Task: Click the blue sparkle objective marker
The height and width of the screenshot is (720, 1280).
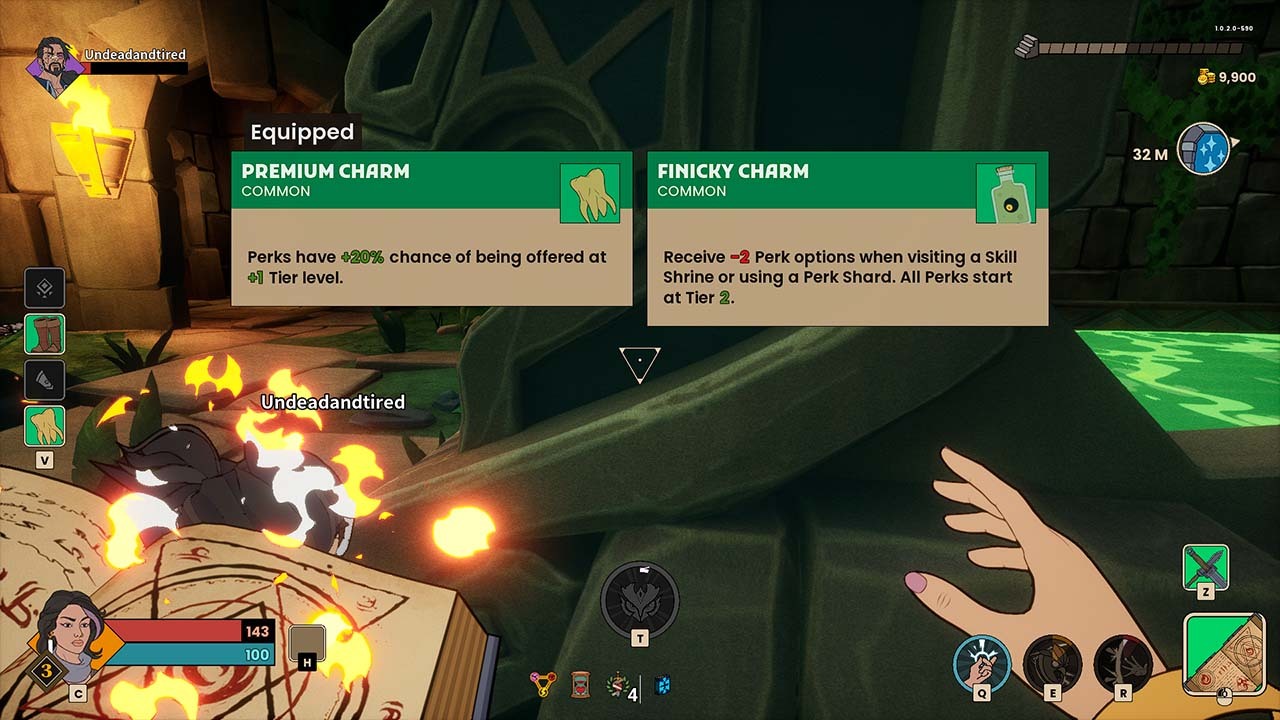Action: point(1203,150)
